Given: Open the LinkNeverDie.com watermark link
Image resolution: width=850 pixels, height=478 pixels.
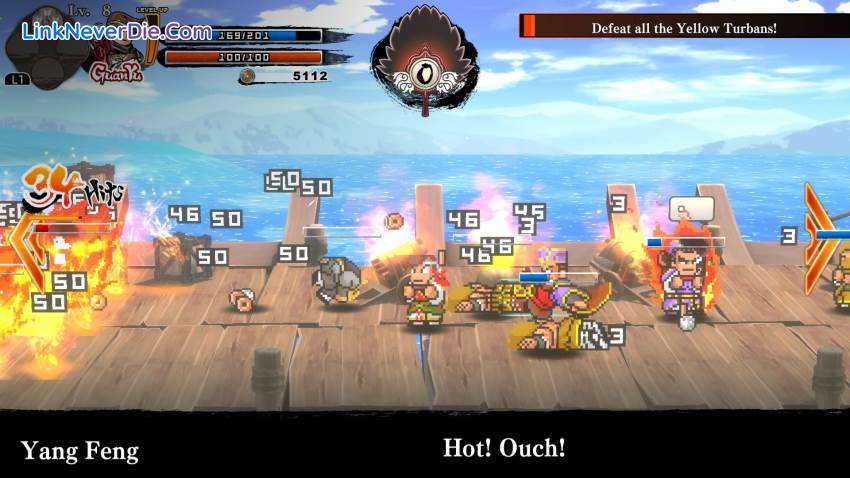Looking at the screenshot, I should pyautogui.click(x=116, y=32).
